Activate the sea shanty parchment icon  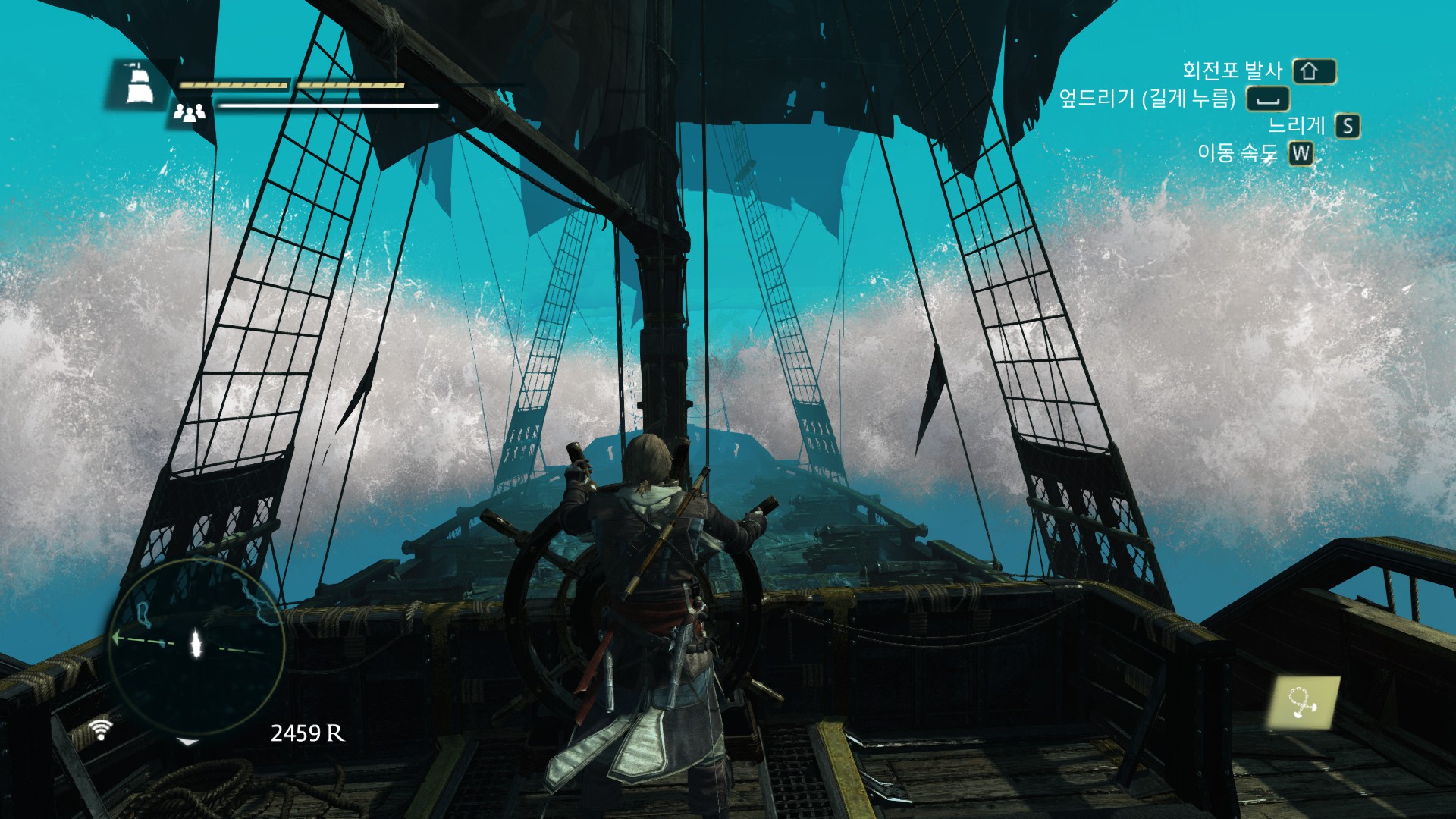(1304, 702)
